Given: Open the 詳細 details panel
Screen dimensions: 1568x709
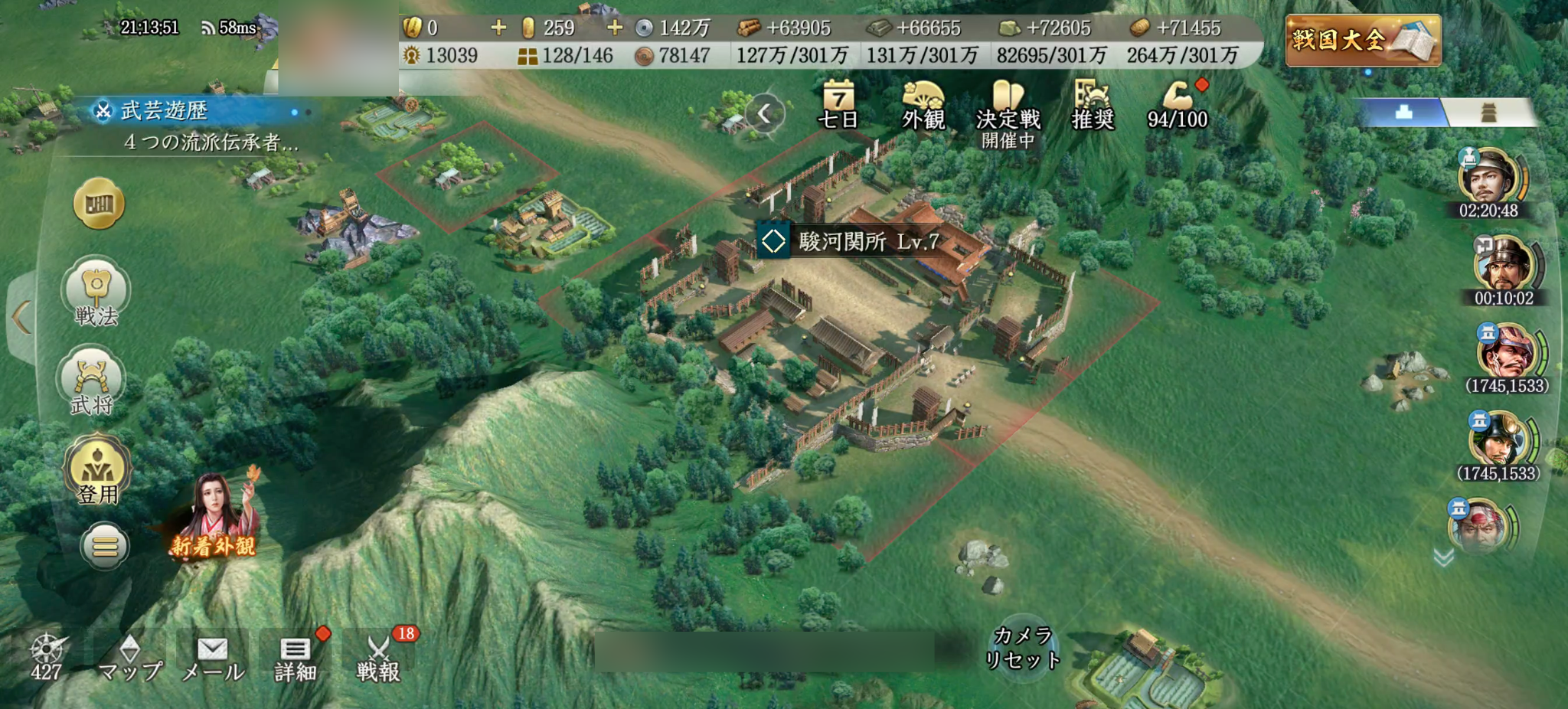Looking at the screenshot, I should click(x=296, y=658).
